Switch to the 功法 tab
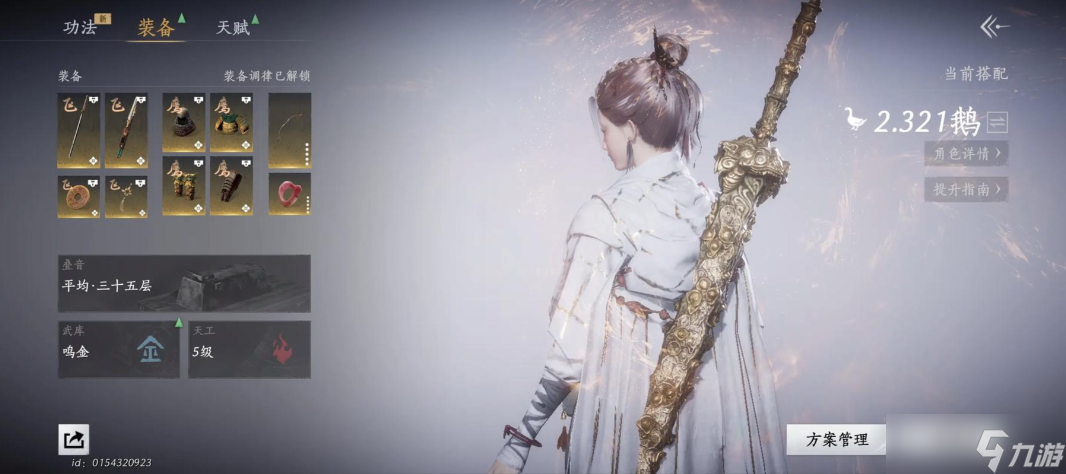The height and width of the screenshot is (474, 1066). click(x=80, y=27)
